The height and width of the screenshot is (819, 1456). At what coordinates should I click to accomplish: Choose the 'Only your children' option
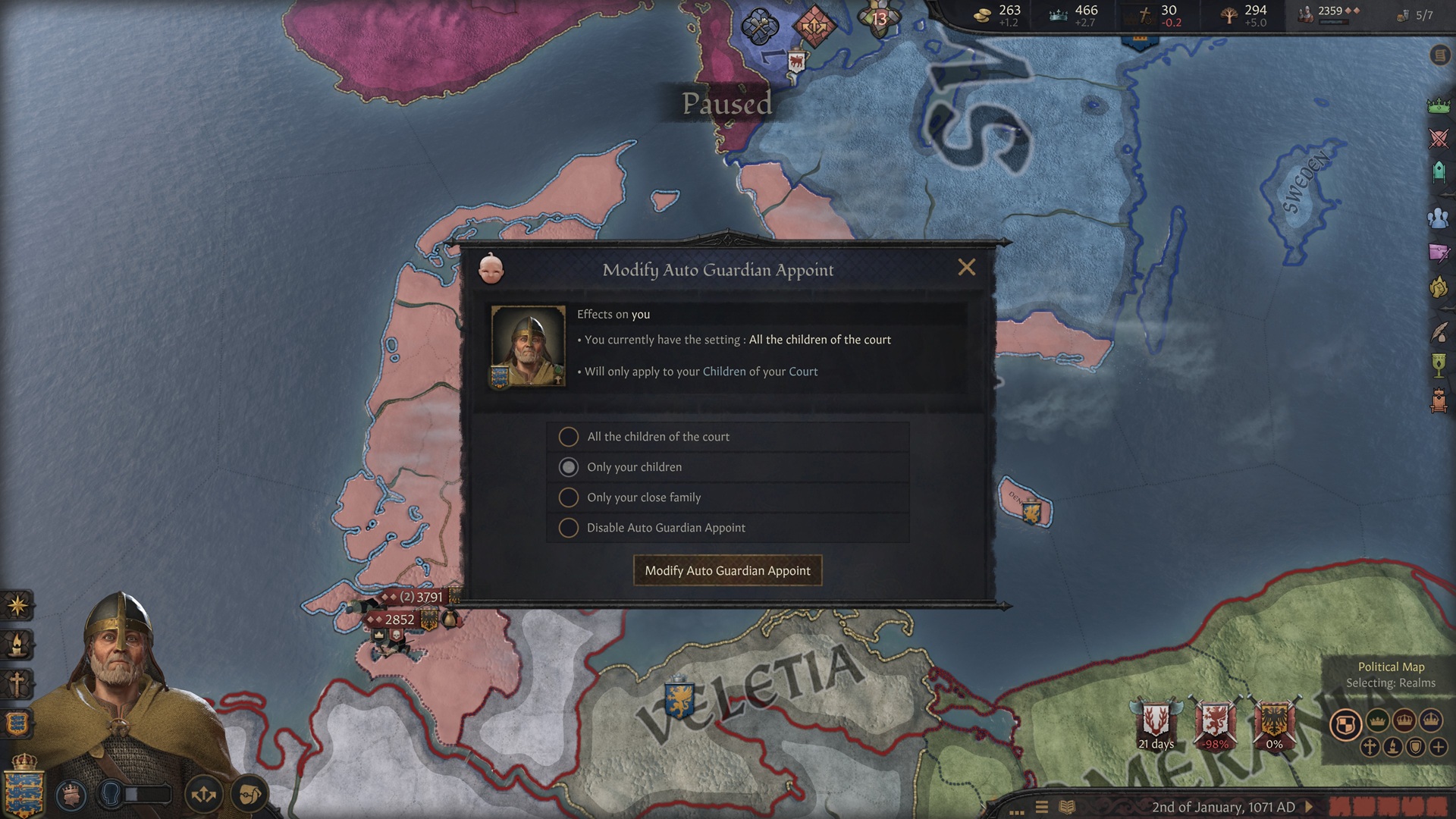pyautogui.click(x=568, y=467)
